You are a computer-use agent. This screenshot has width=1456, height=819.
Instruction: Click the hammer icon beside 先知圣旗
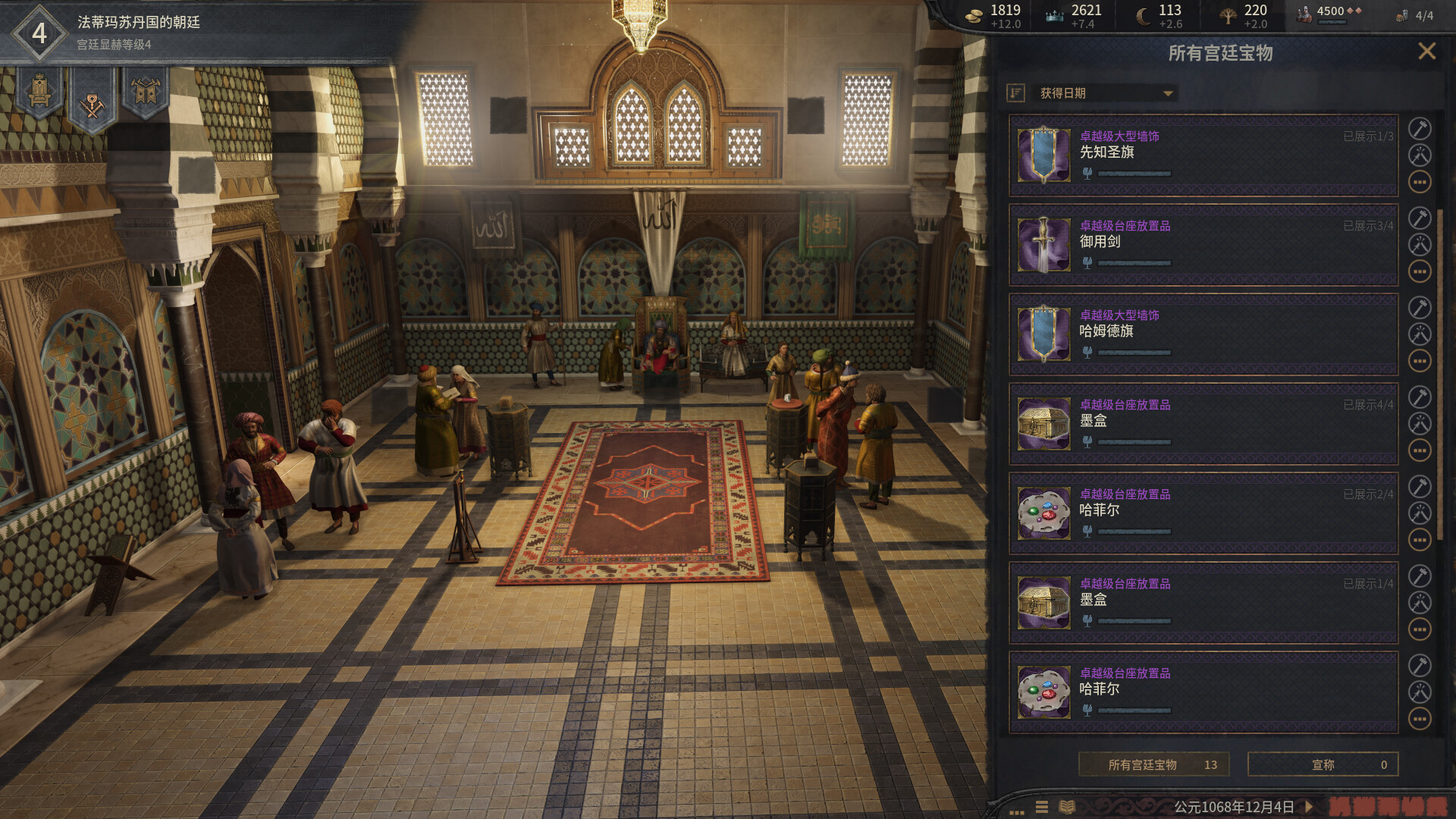[1420, 129]
